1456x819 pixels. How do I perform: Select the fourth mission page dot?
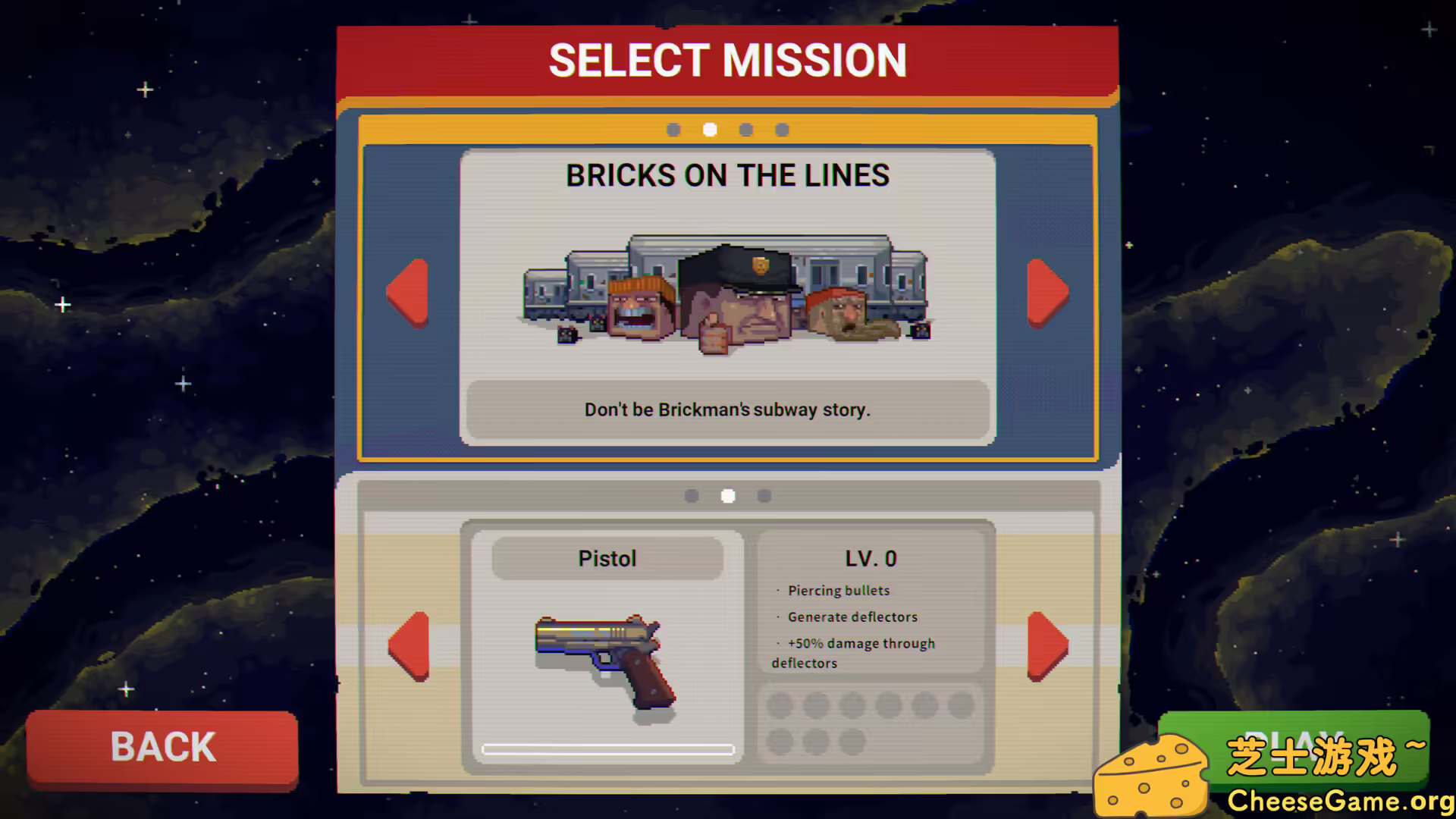(x=782, y=130)
